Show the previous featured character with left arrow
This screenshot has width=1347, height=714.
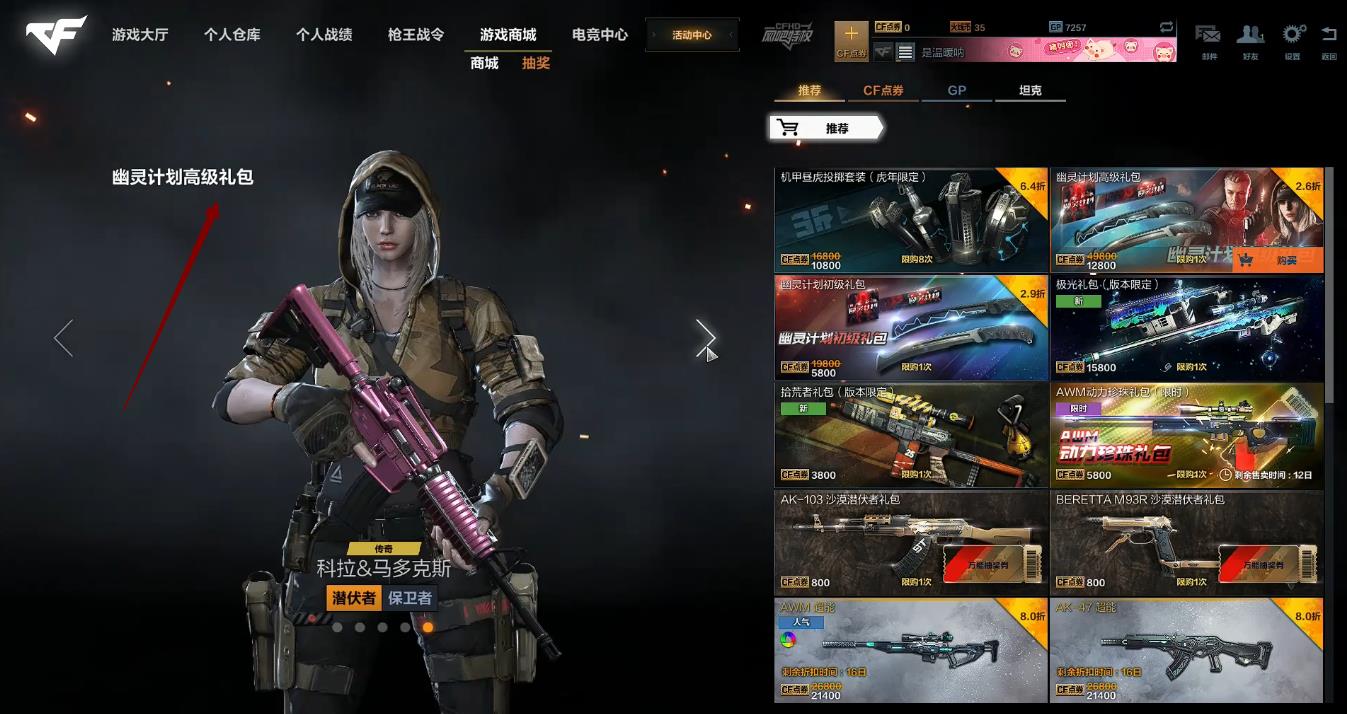[63, 338]
